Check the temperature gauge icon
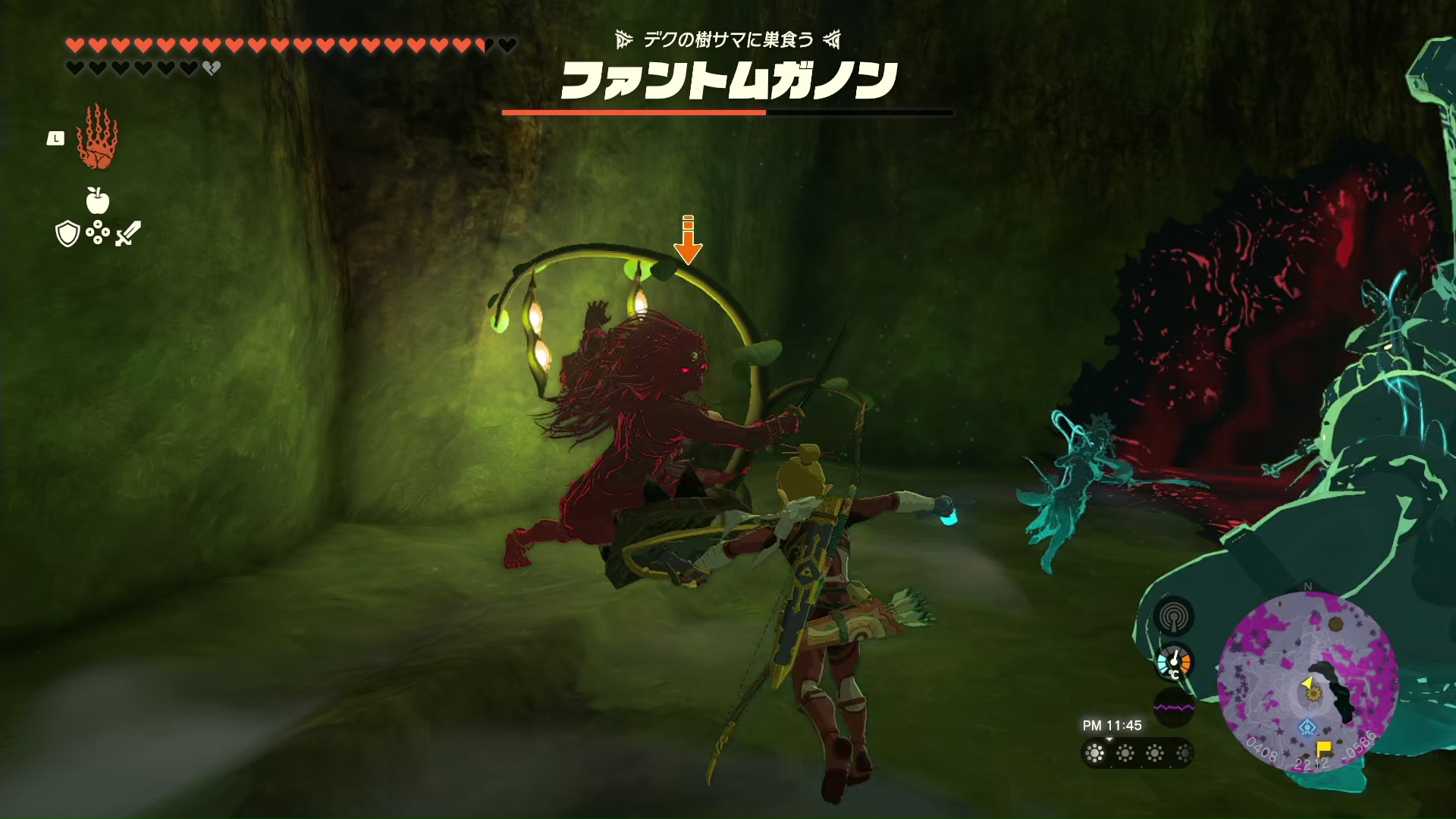The height and width of the screenshot is (819, 1456). pyautogui.click(x=1174, y=664)
